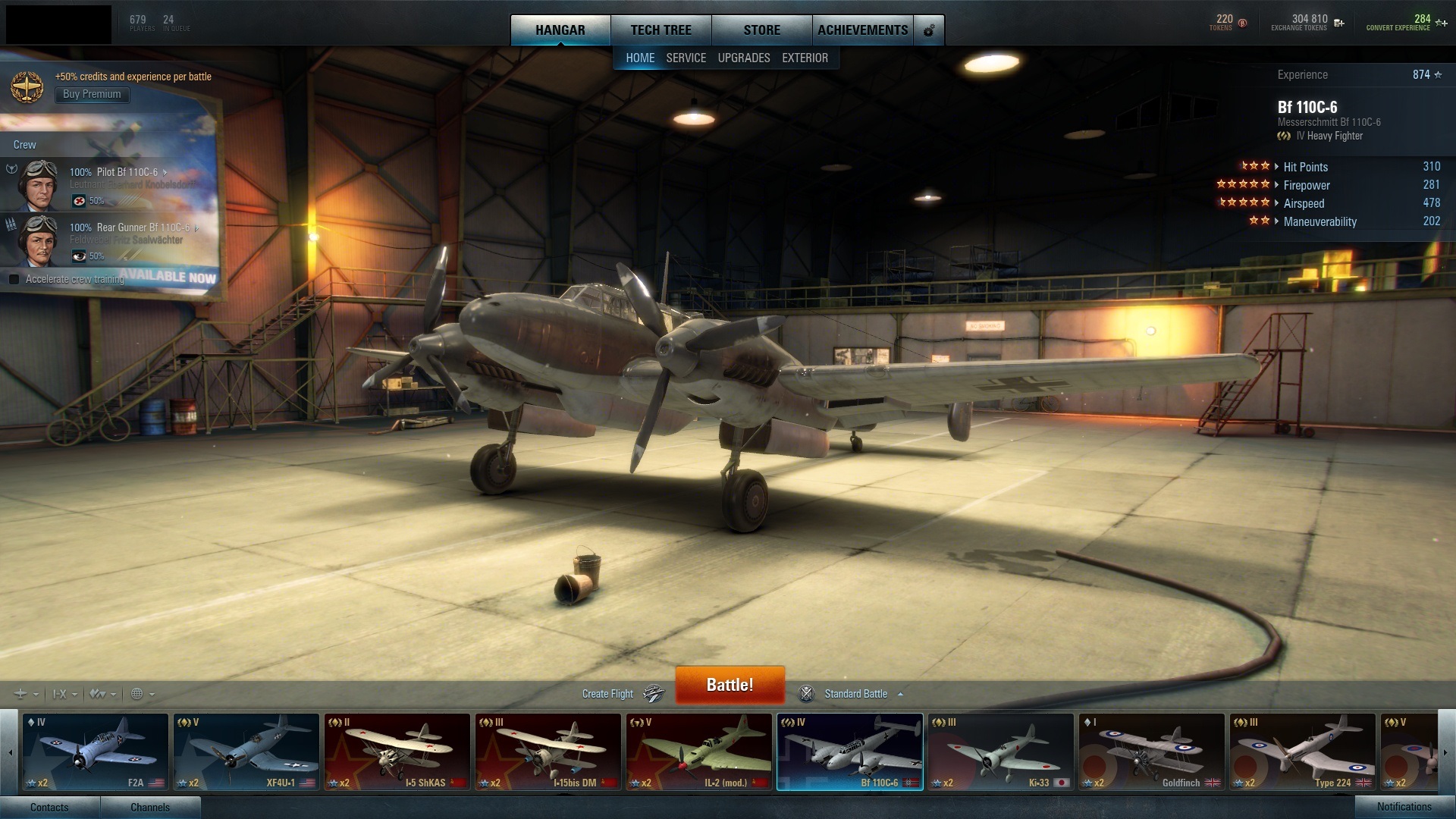This screenshot has width=1456, height=819.
Task: Pick the Ki-33 plane from carousel
Action: [x=999, y=752]
